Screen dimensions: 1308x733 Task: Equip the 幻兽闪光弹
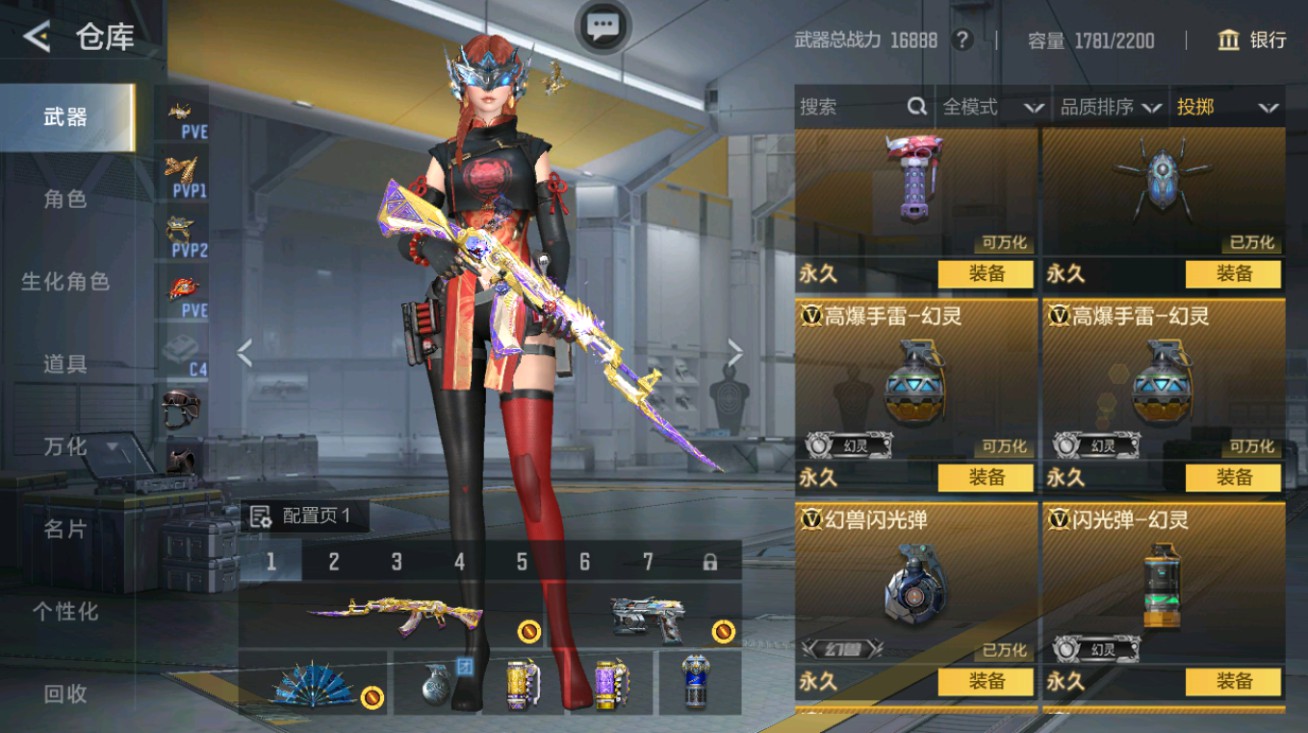pos(985,682)
